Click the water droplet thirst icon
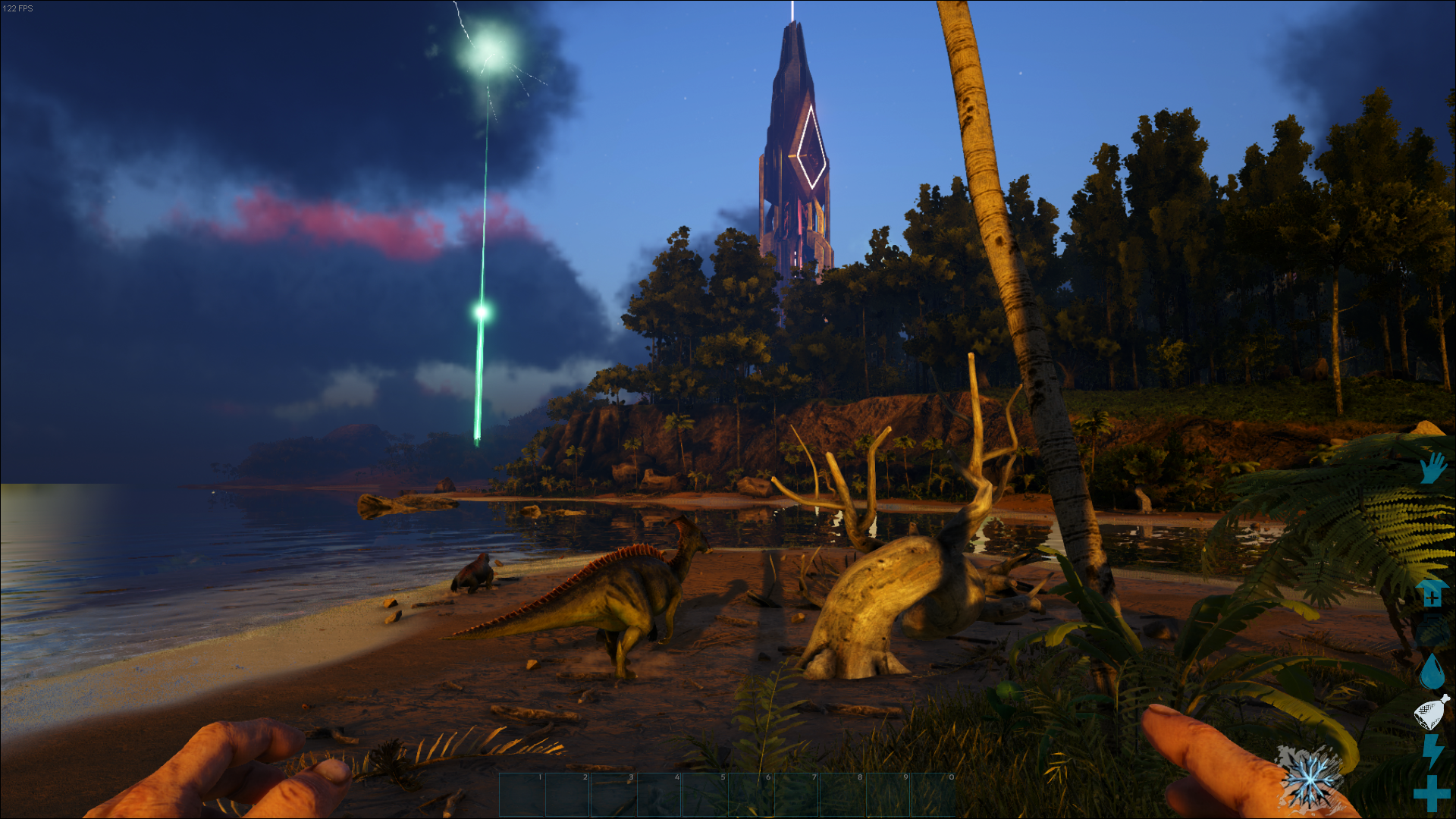This screenshot has height=819, width=1456. (x=1432, y=671)
